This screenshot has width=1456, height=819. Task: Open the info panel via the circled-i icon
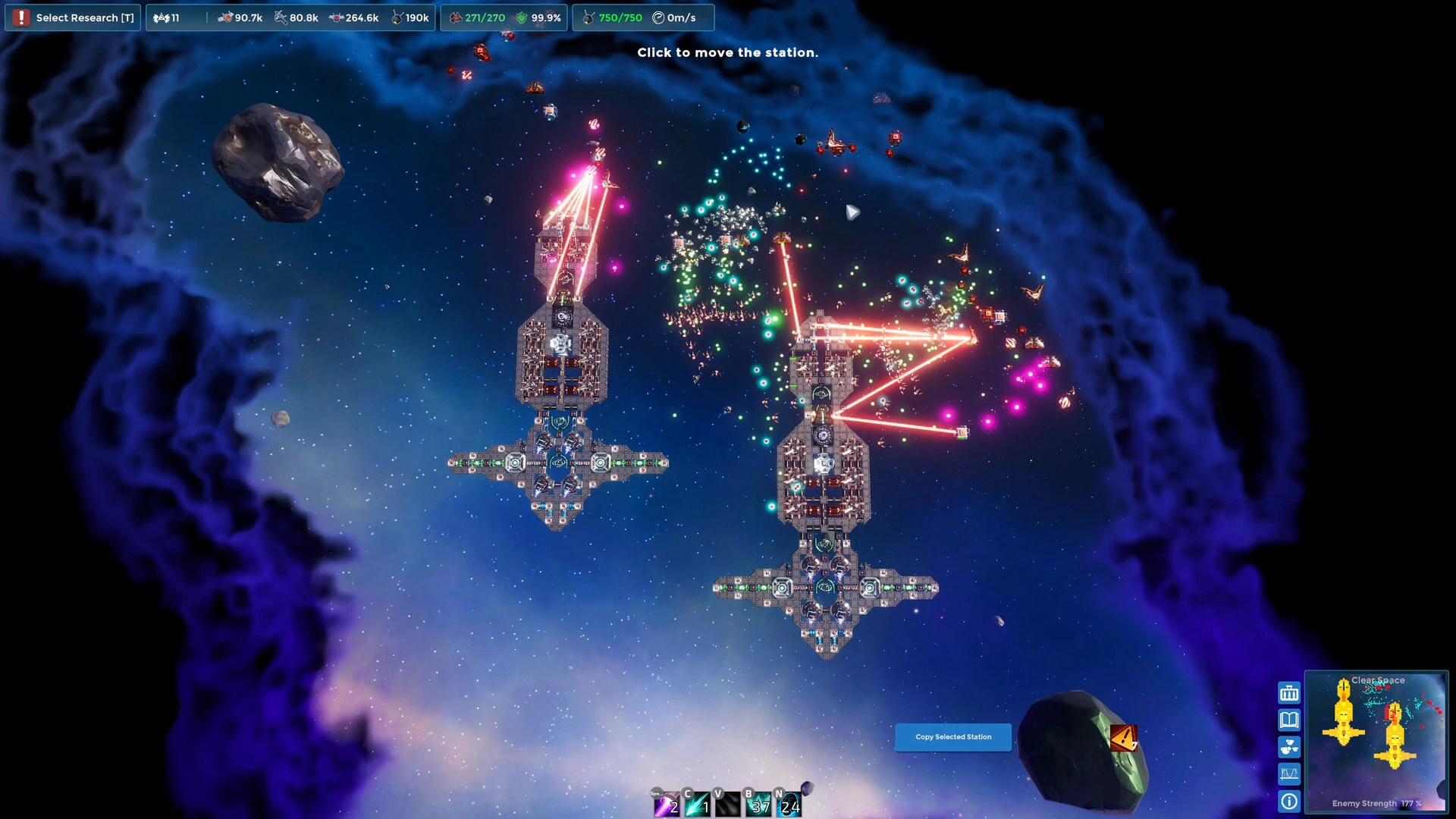1289,802
